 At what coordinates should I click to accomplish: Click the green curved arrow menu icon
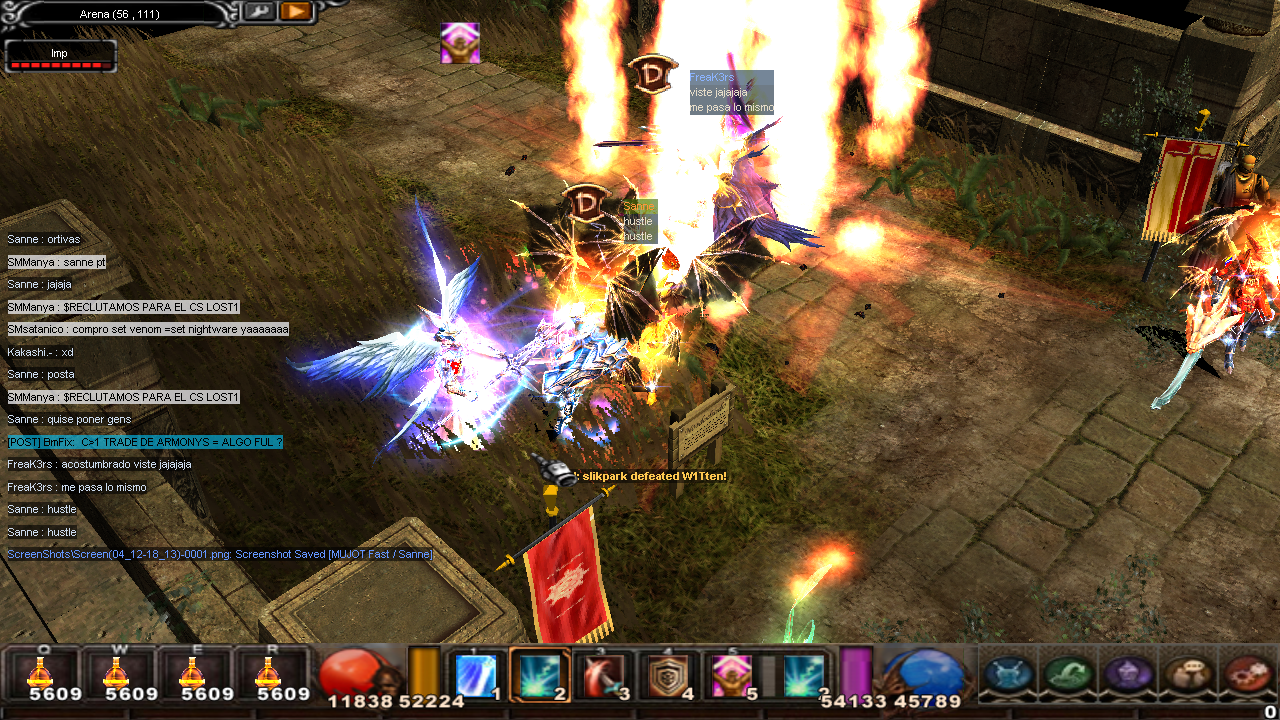click(x=1068, y=675)
